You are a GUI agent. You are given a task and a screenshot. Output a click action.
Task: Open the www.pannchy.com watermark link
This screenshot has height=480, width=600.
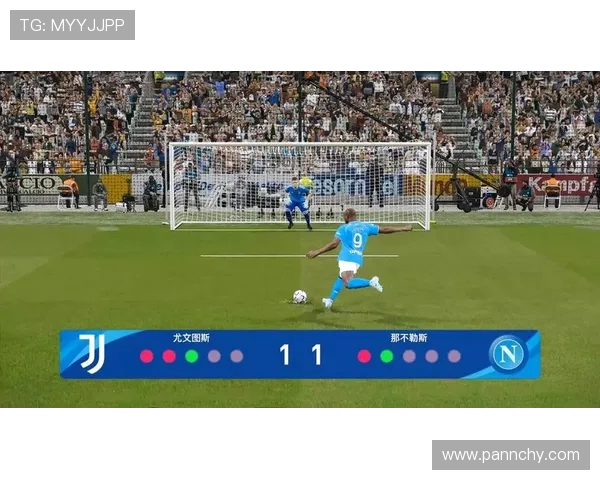510,455
